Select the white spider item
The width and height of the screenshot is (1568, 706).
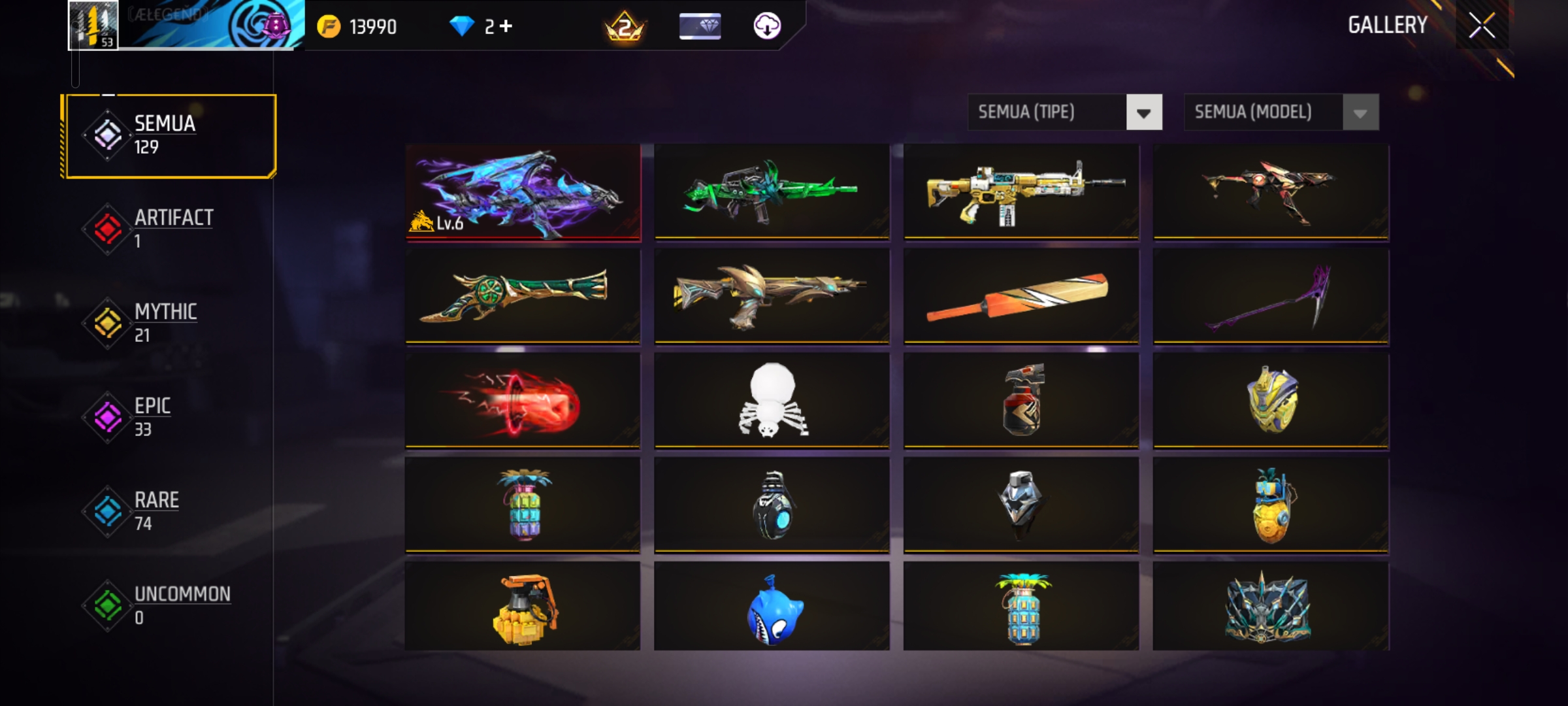772,401
